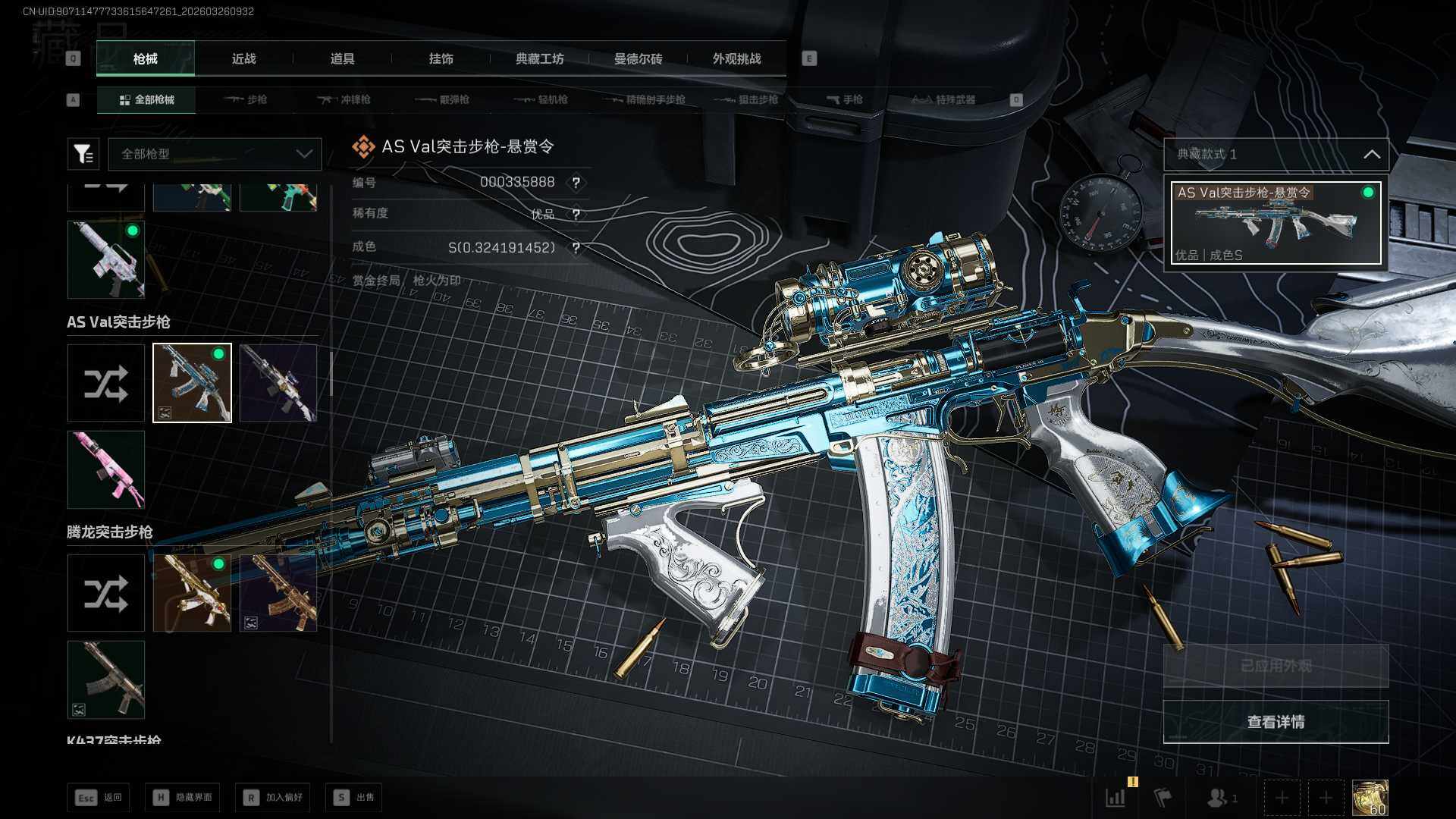Open the 曼德尔砖 tab
The image size is (1456, 819).
coord(638,59)
